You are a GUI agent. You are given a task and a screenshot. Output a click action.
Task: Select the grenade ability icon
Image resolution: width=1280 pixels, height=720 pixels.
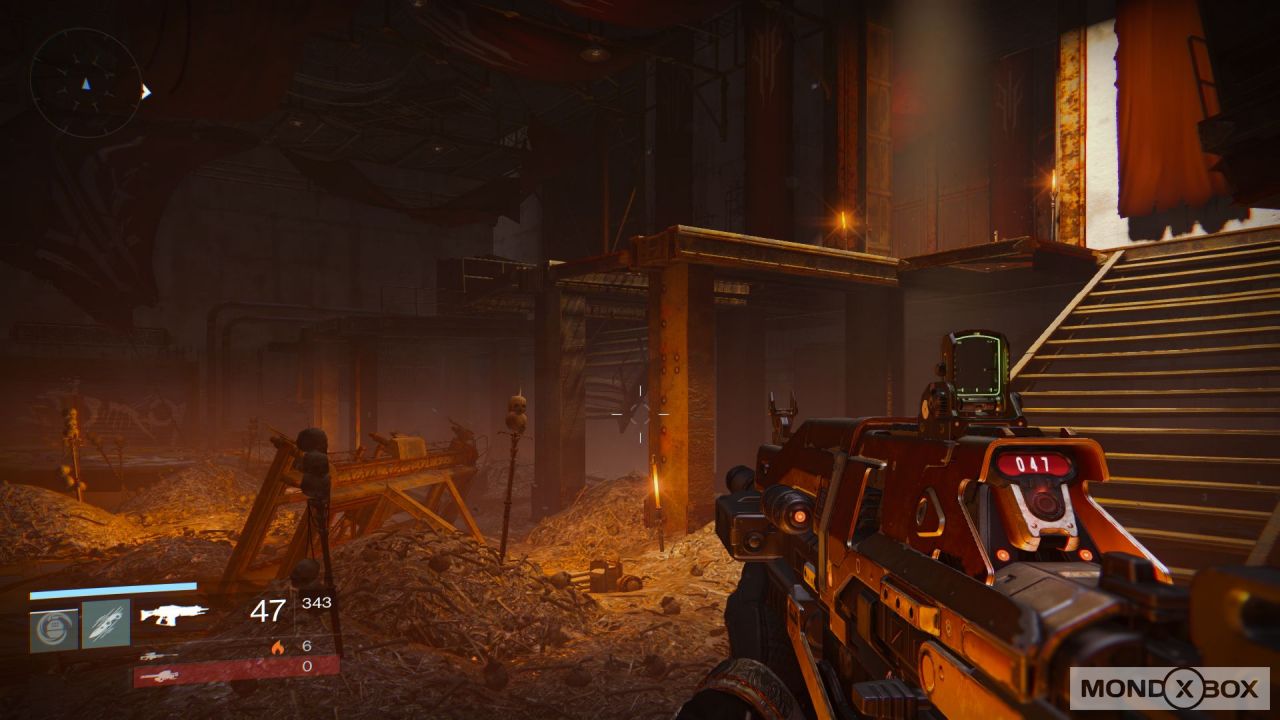click(54, 626)
